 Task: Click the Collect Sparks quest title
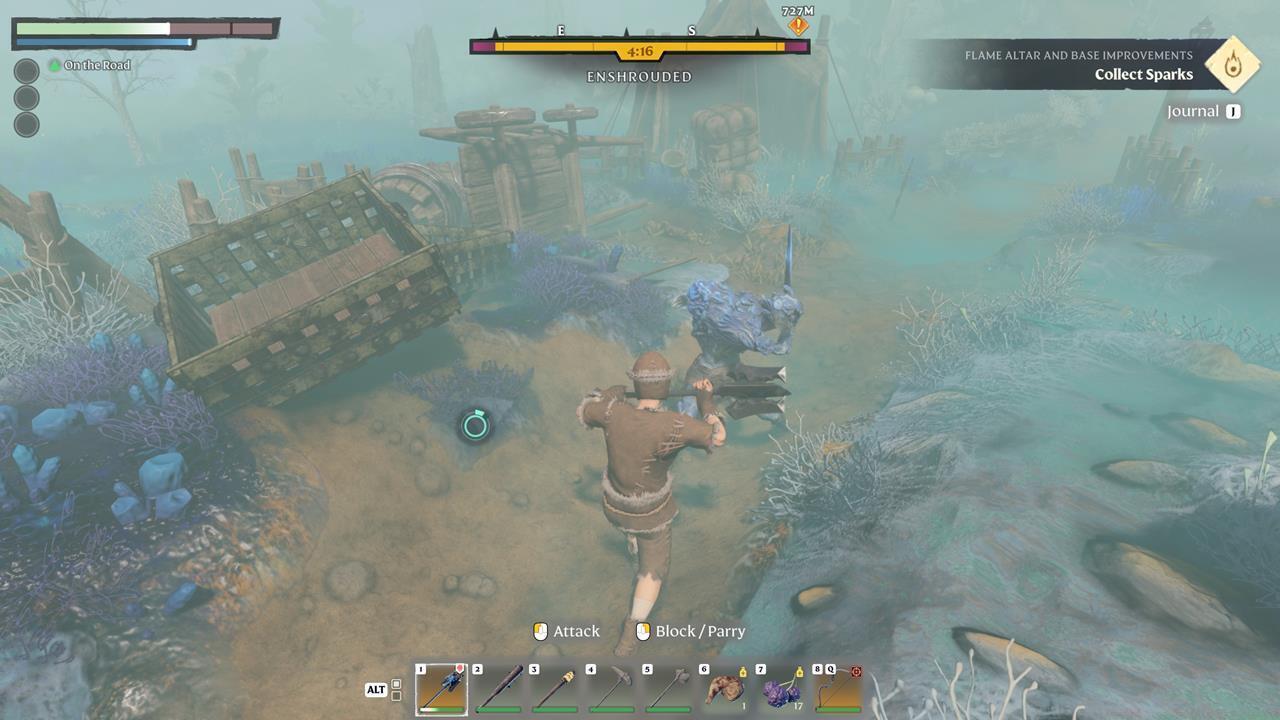1143,74
